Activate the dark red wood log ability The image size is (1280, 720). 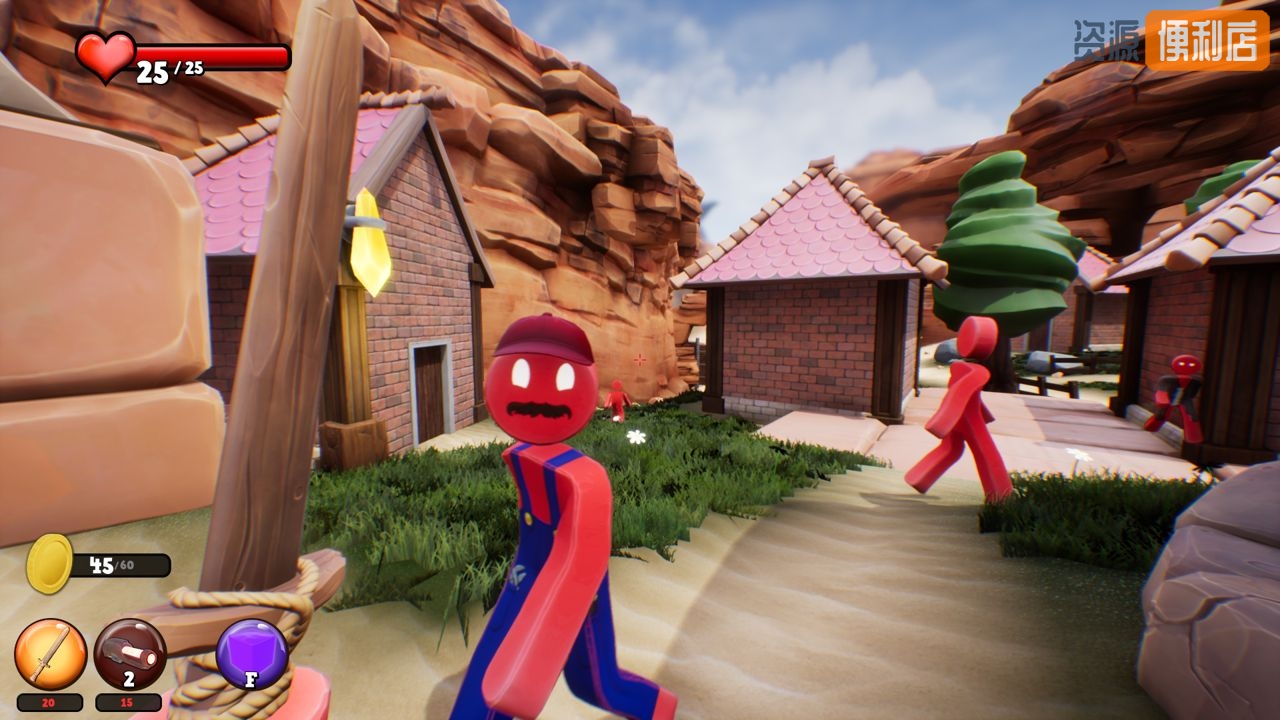click(130, 654)
